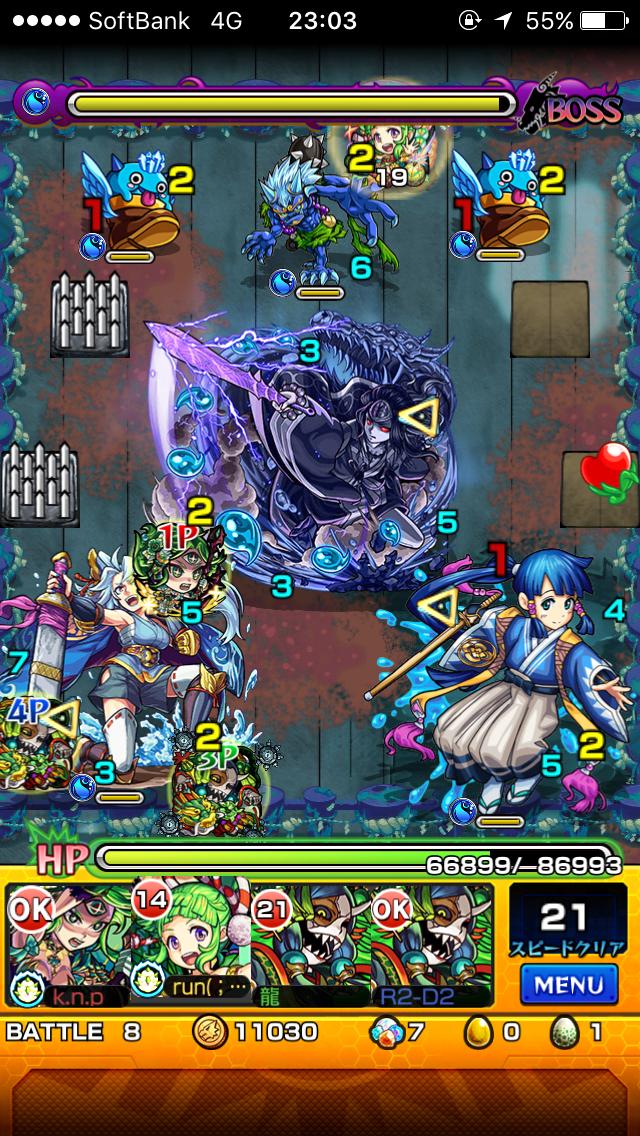Select the R2-D2 player's monster portrait
The width and height of the screenshot is (640, 1136).
[432, 943]
